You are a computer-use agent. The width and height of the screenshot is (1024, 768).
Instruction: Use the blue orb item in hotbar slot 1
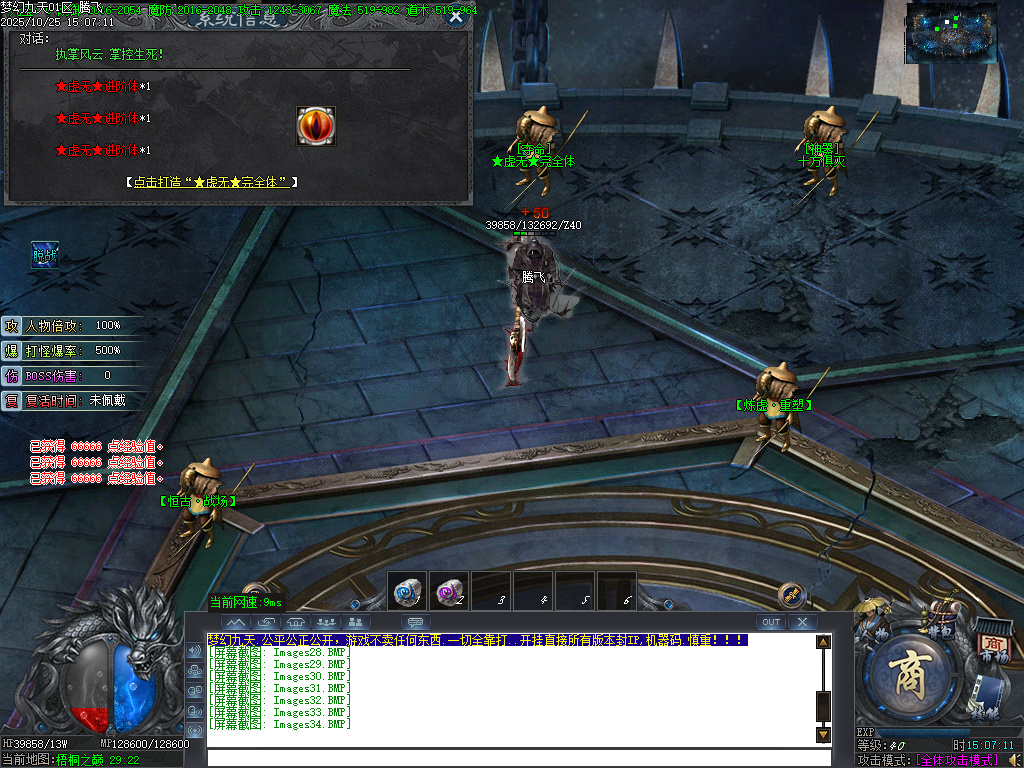pos(407,591)
